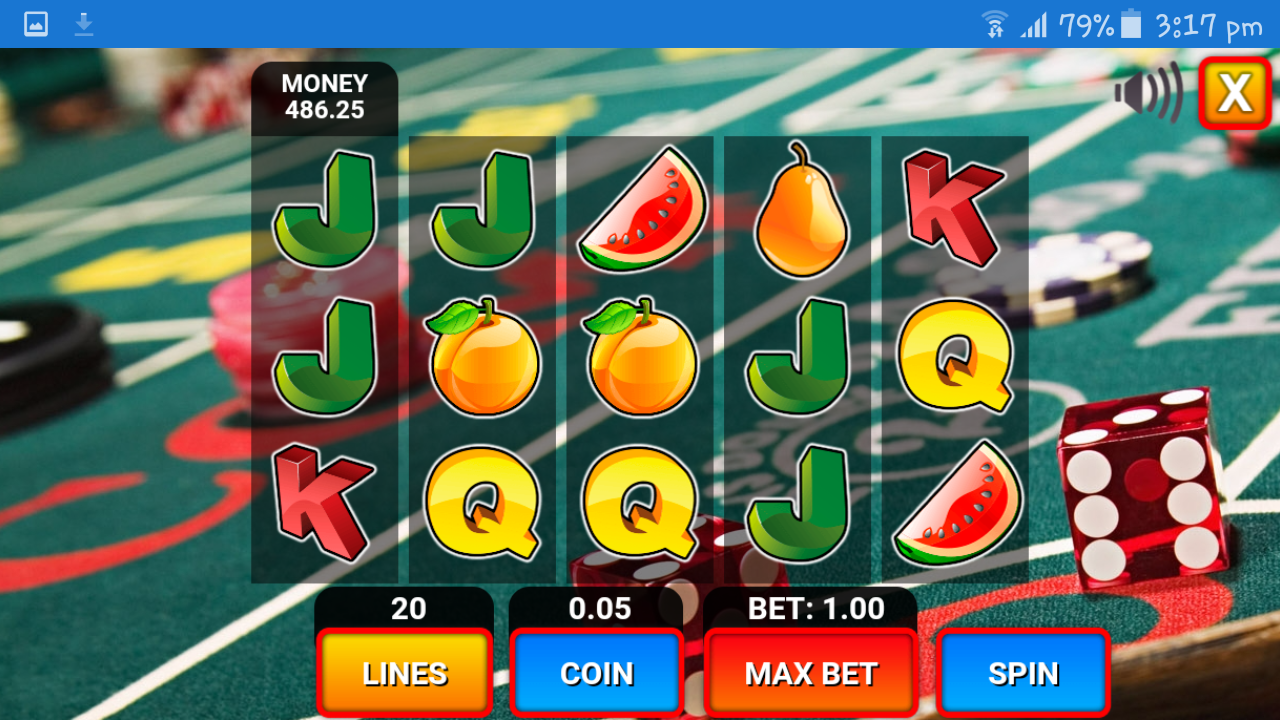Tap the download icon in the notification bar
The image size is (1280, 720).
tap(84, 22)
